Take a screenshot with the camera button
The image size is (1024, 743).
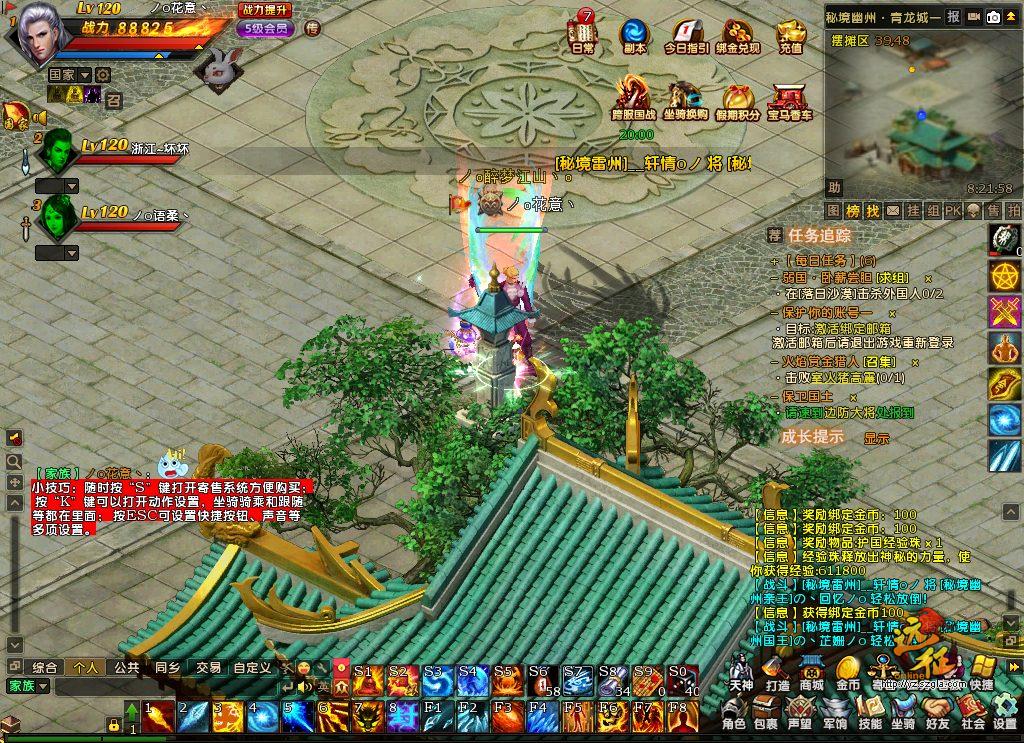point(994,17)
